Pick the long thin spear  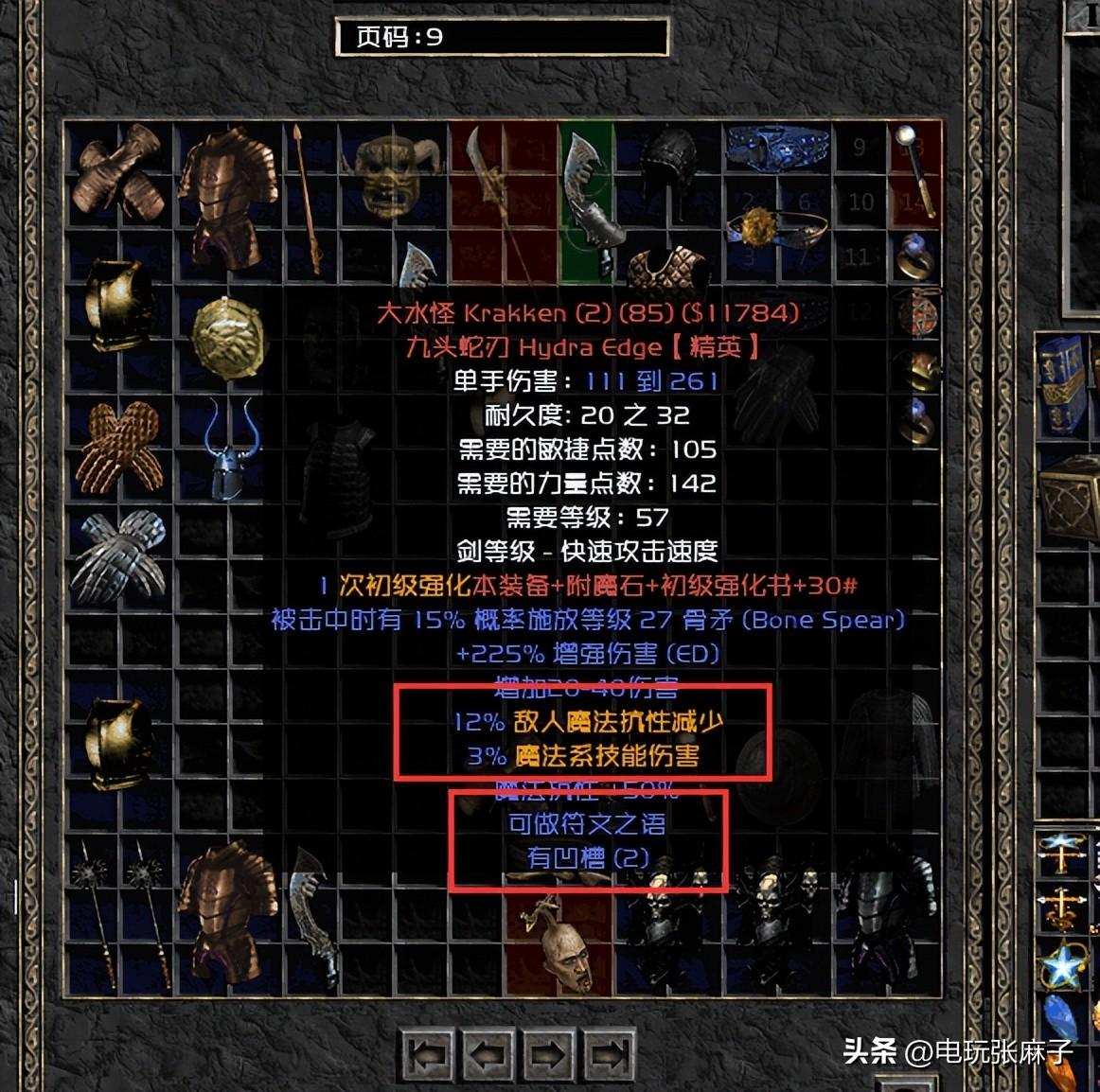point(307,199)
